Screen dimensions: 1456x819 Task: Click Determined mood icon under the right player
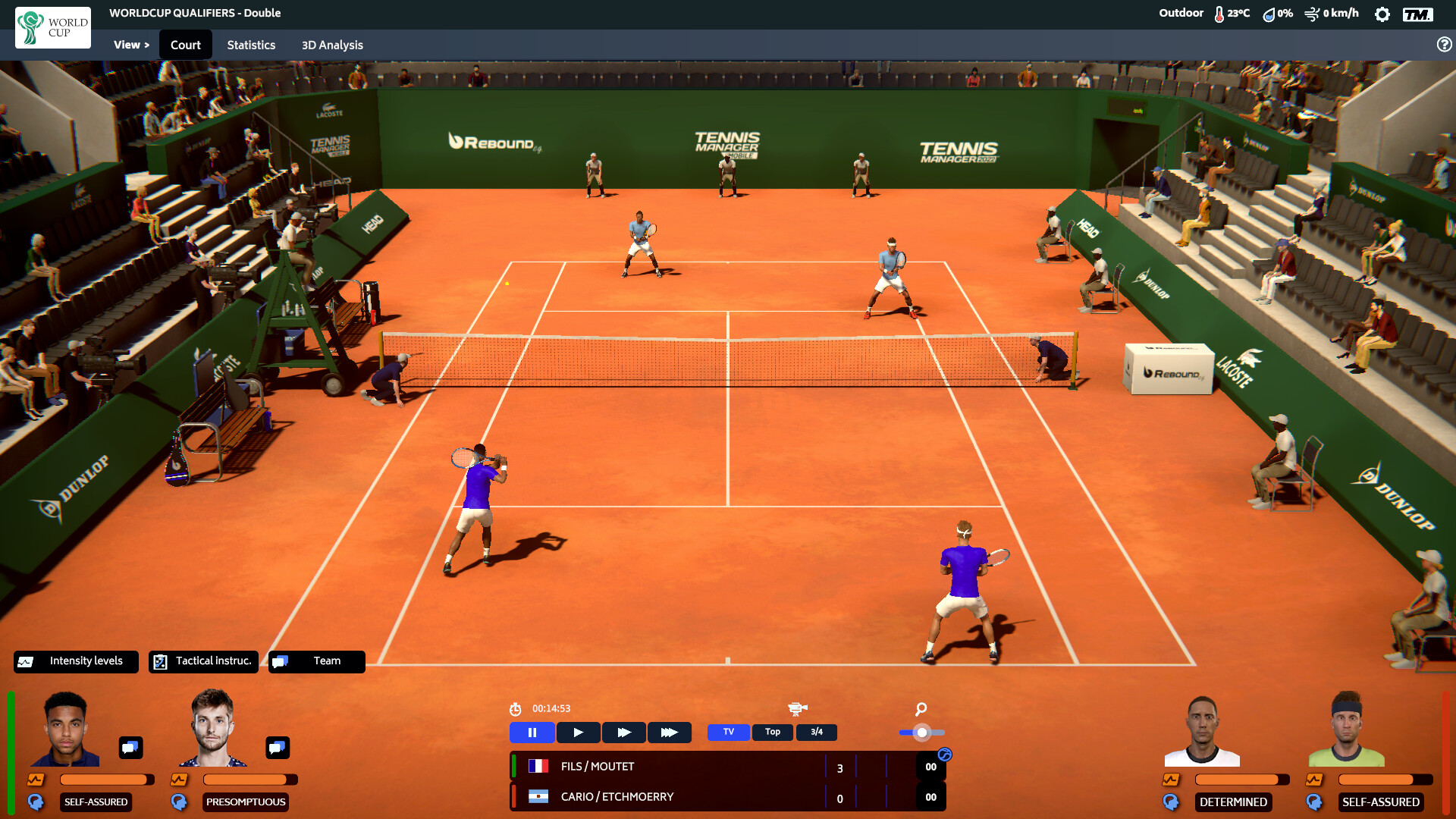[1170, 802]
